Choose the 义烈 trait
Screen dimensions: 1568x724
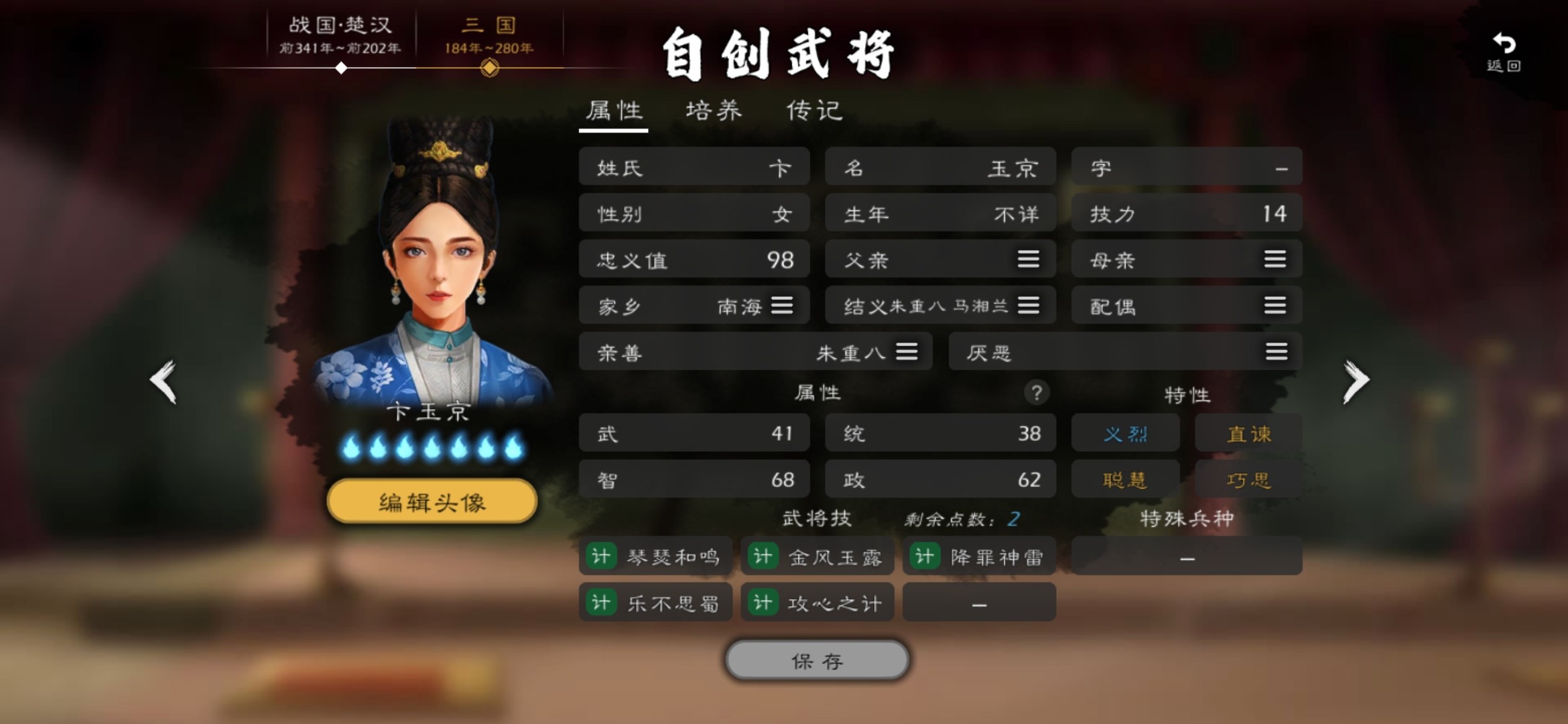point(1125,434)
